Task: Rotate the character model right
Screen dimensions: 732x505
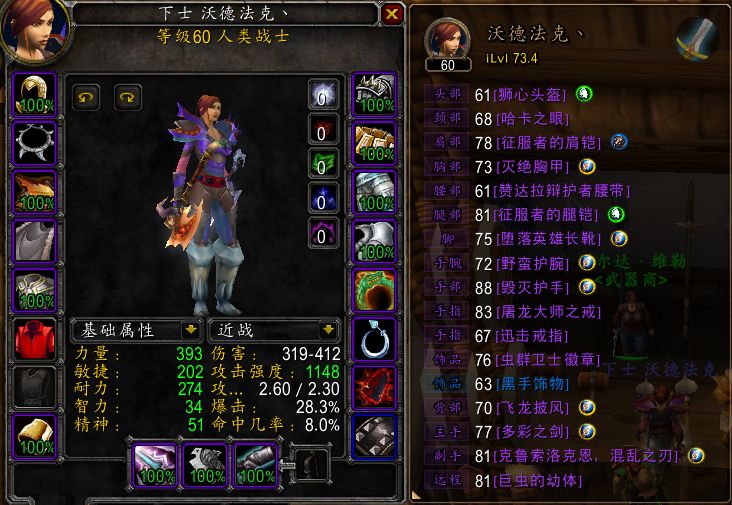Action: [x=128, y=97]
